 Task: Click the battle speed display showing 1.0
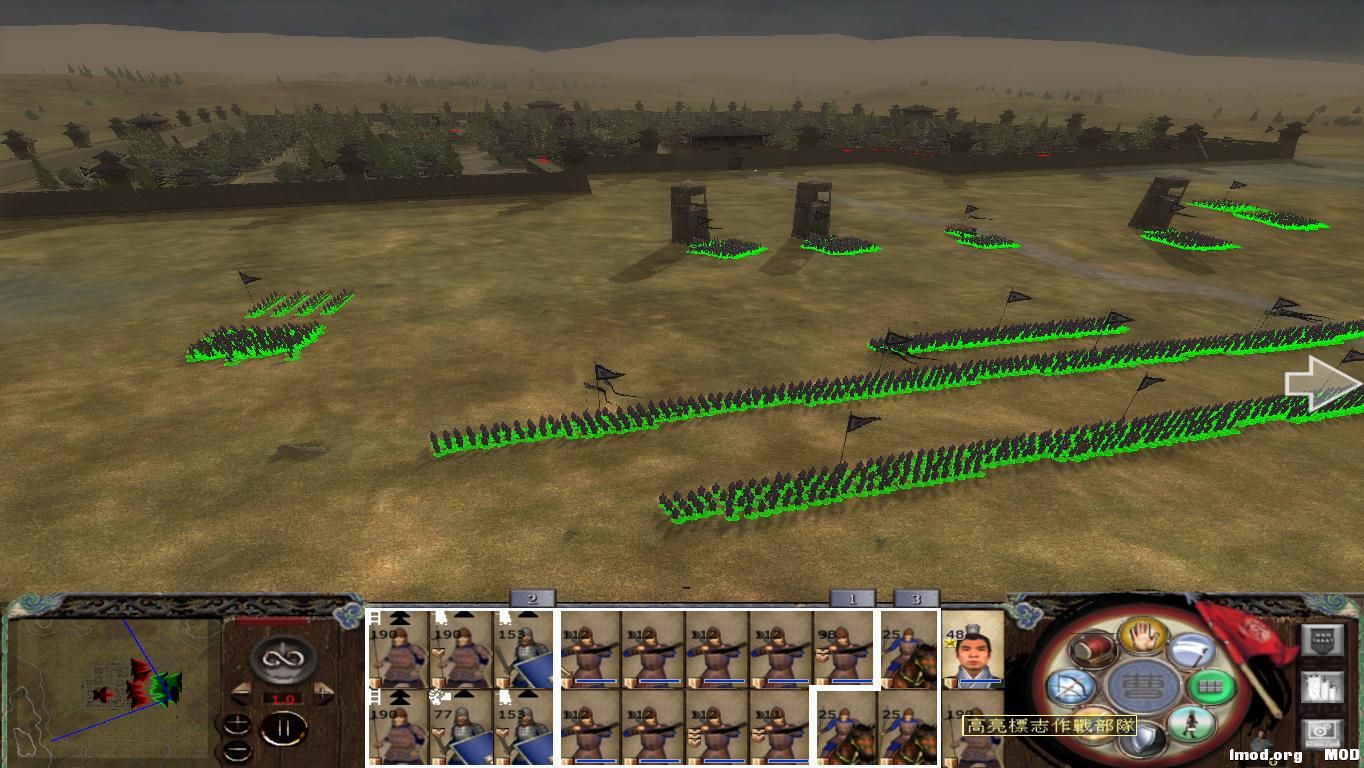pos(286,698)
